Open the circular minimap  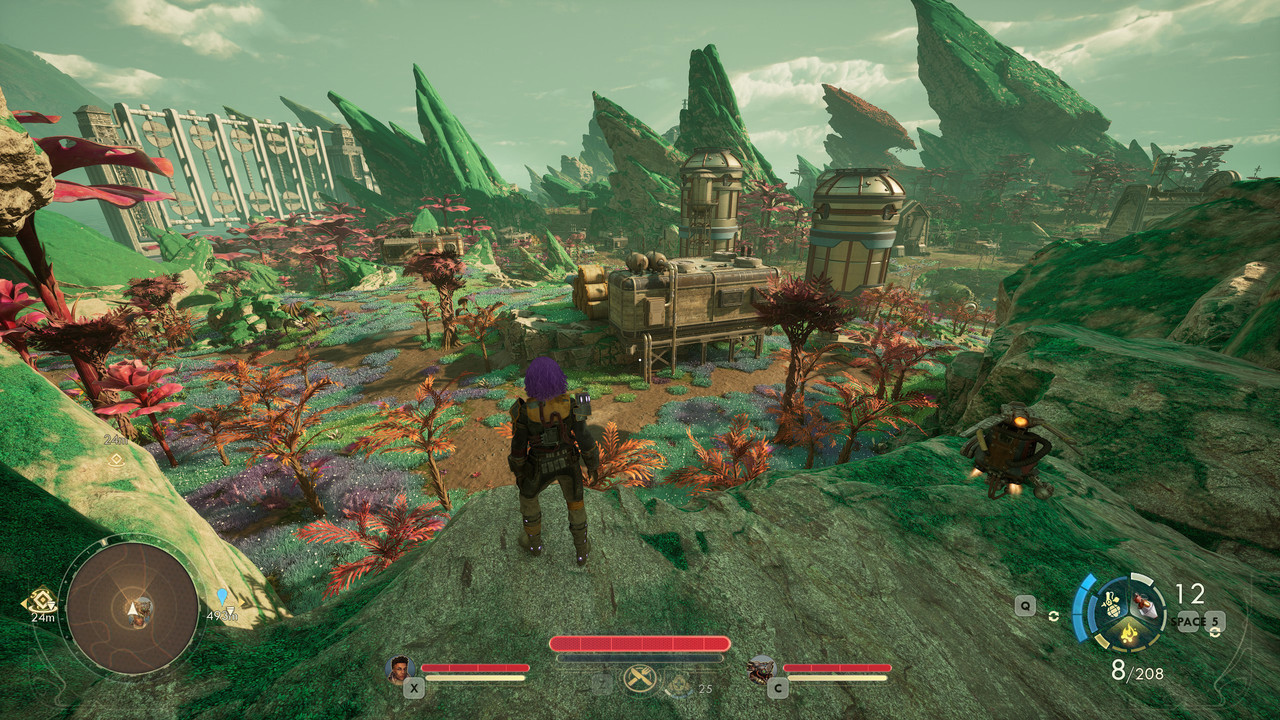pos(132,606)
